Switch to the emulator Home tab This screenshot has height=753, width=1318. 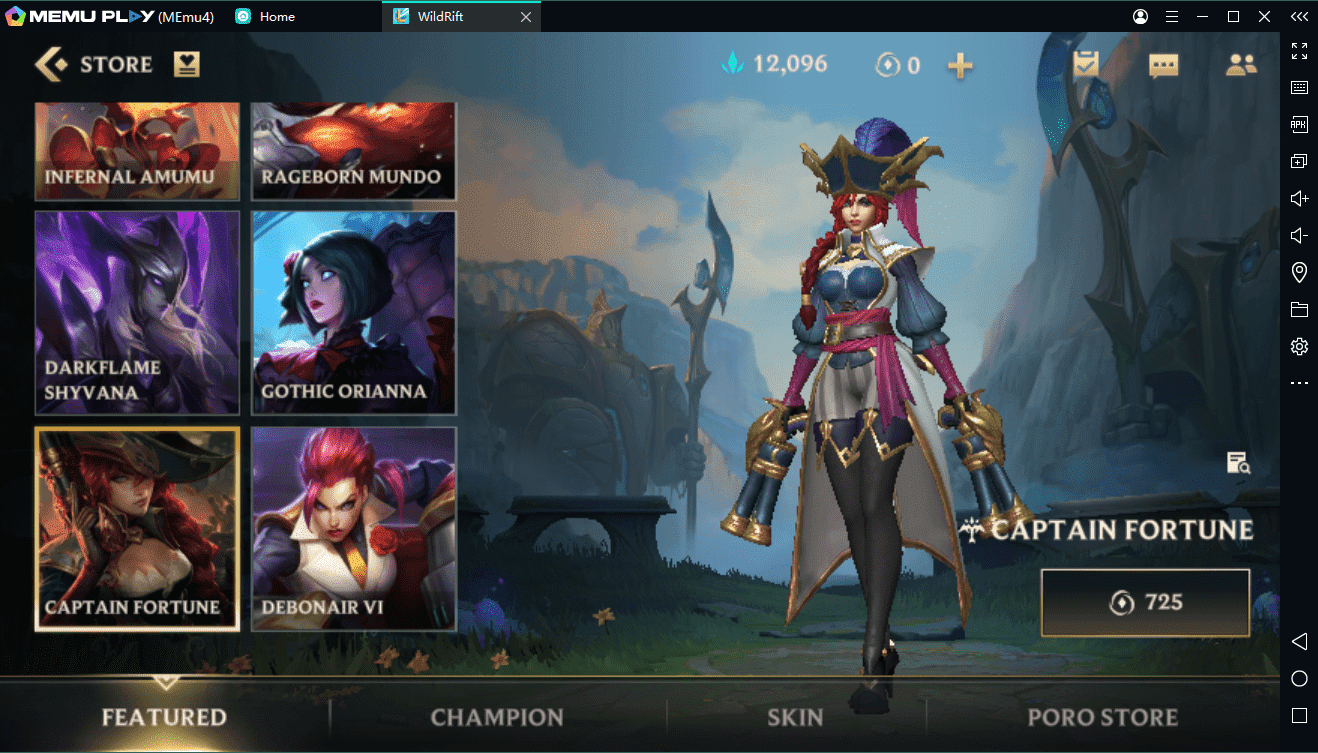click(x=275, y=17)
